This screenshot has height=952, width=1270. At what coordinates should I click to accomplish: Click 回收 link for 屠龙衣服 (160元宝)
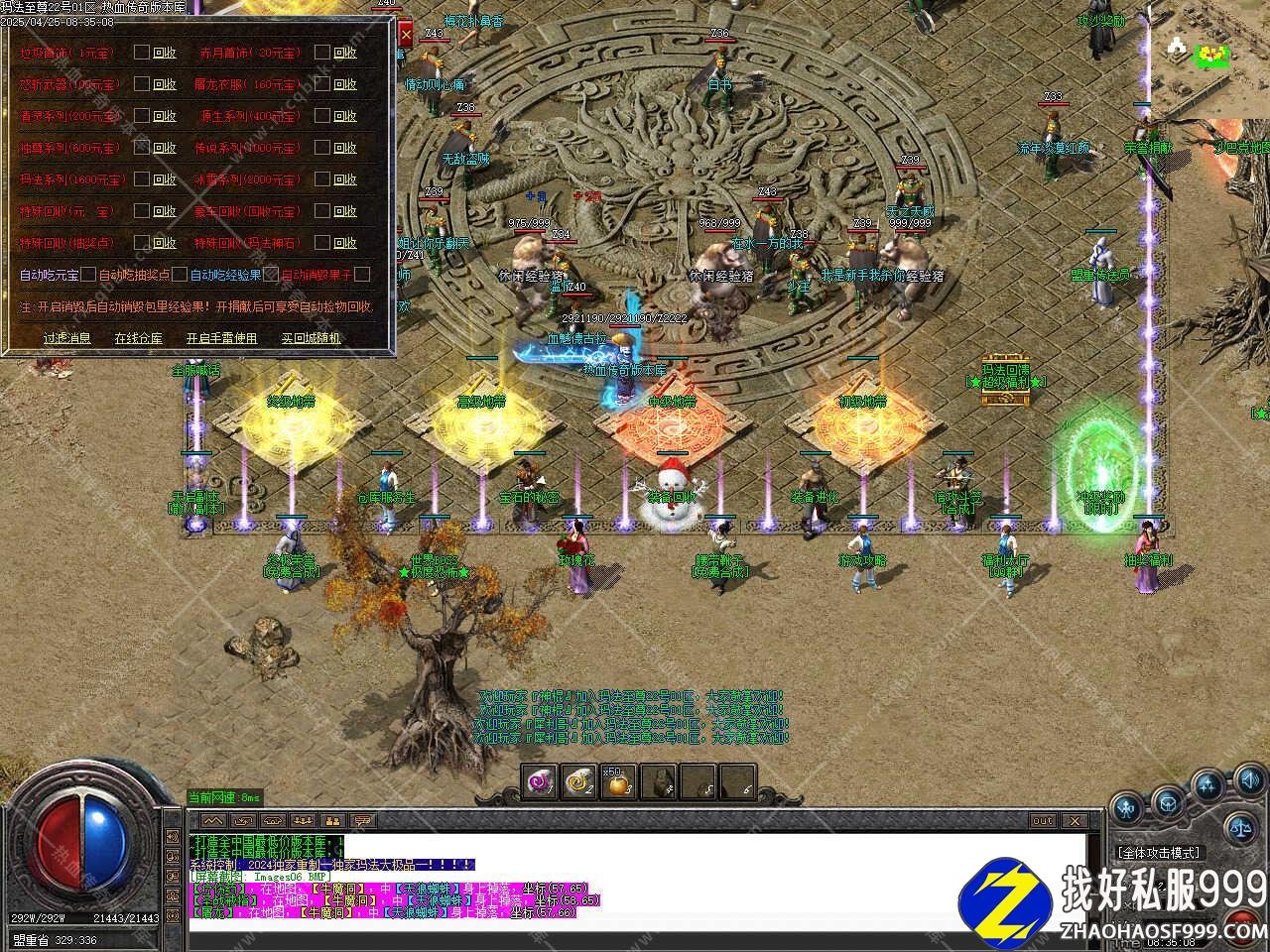tap(344, 84)
